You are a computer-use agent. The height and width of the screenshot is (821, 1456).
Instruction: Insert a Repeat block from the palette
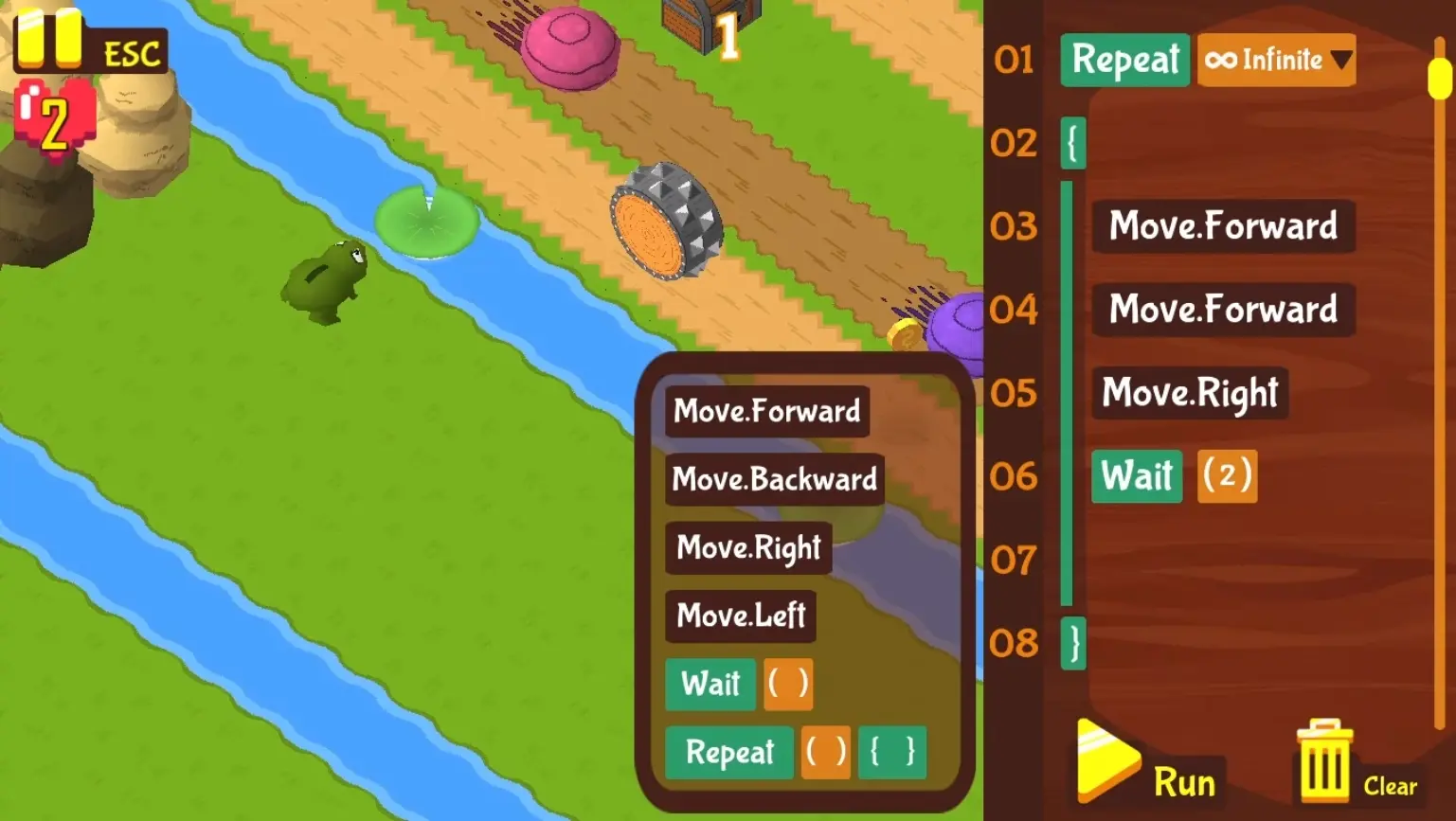729,752
